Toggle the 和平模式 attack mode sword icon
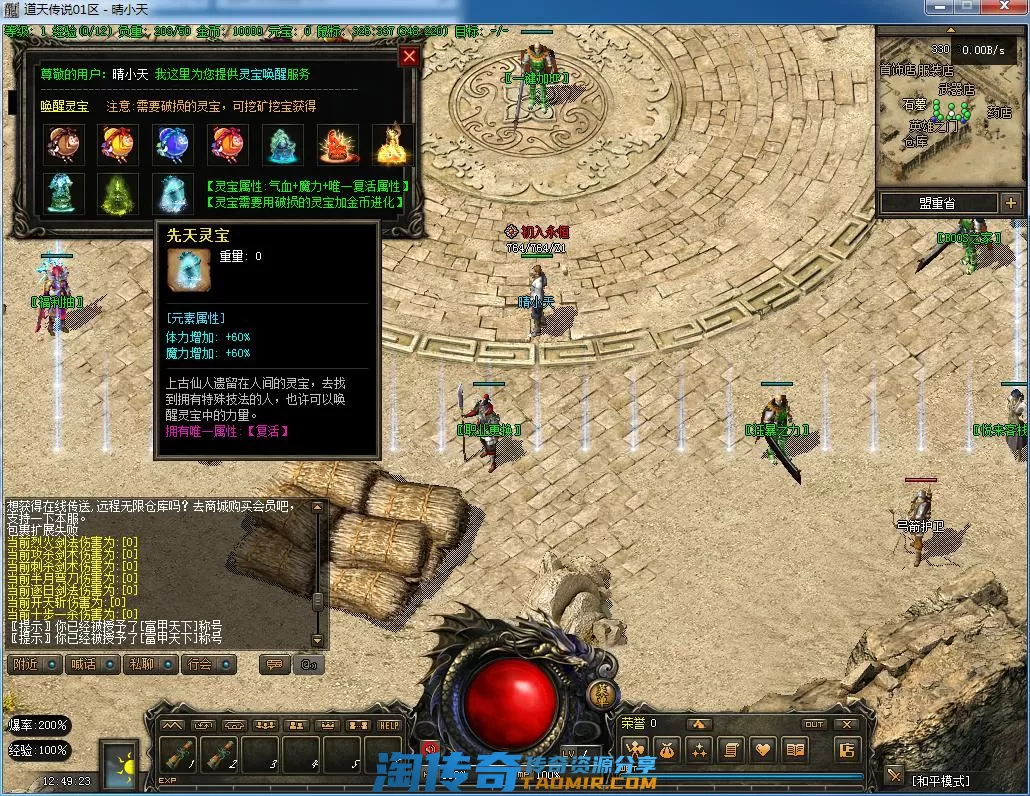This screenshot has width=1030, height=796. pos(894,776)
